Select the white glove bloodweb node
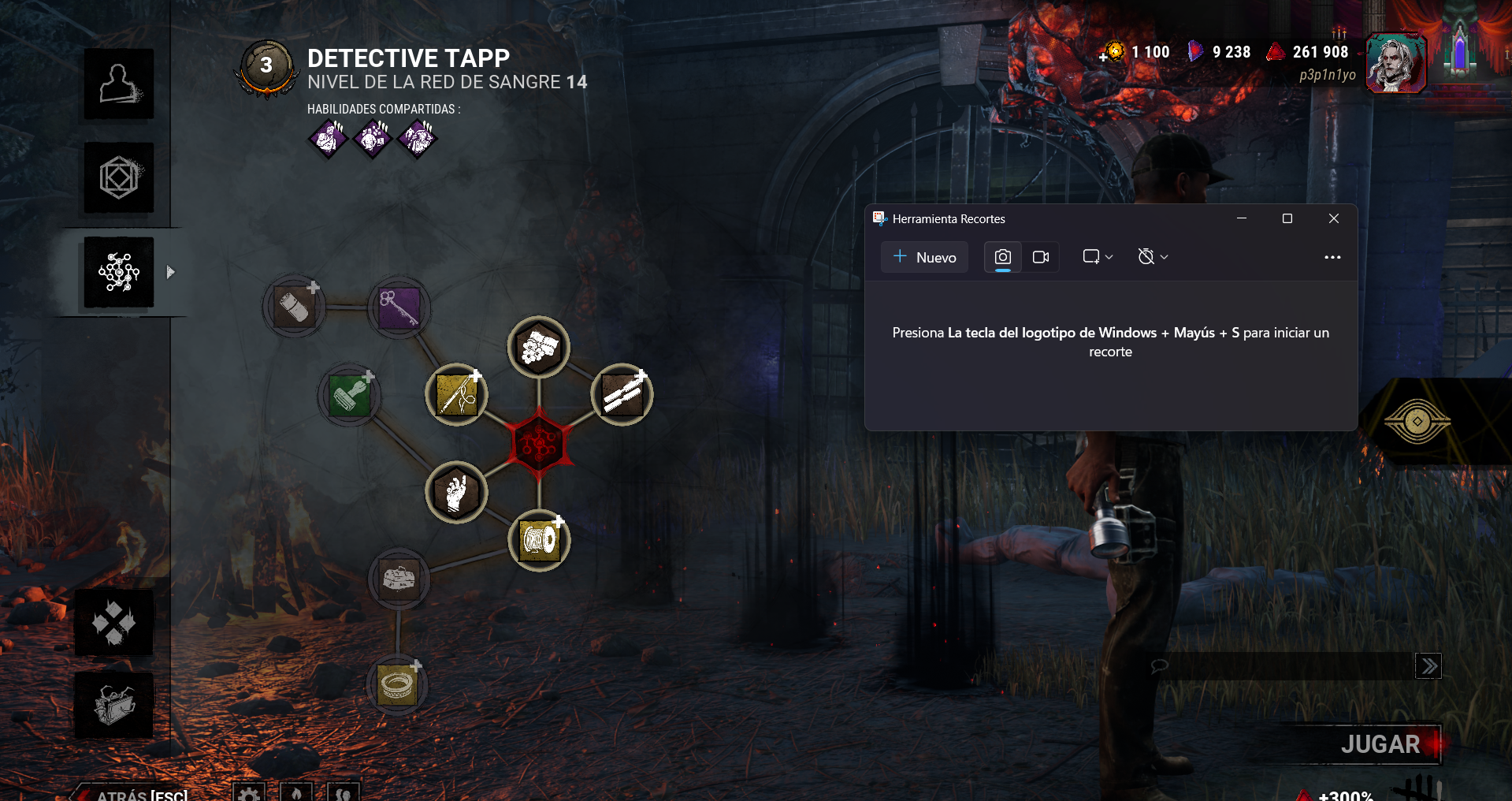Image resolution: width=1512 pixels, height=801 pixels. [456, 493]
